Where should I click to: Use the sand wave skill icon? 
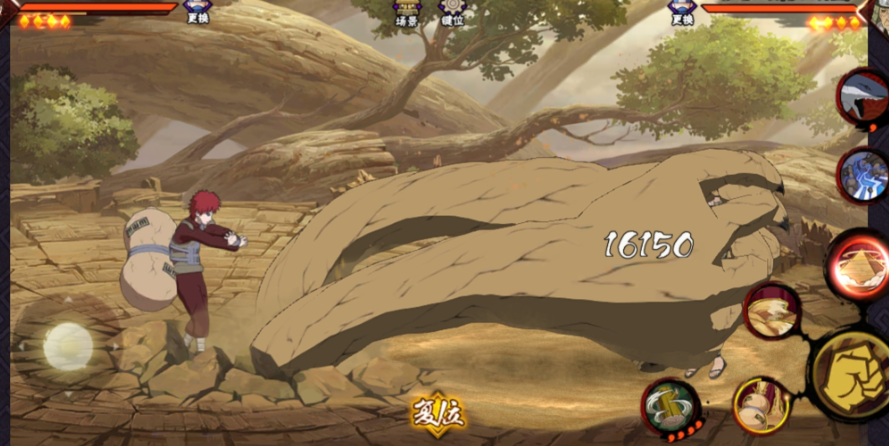click(x=771, y=310)
